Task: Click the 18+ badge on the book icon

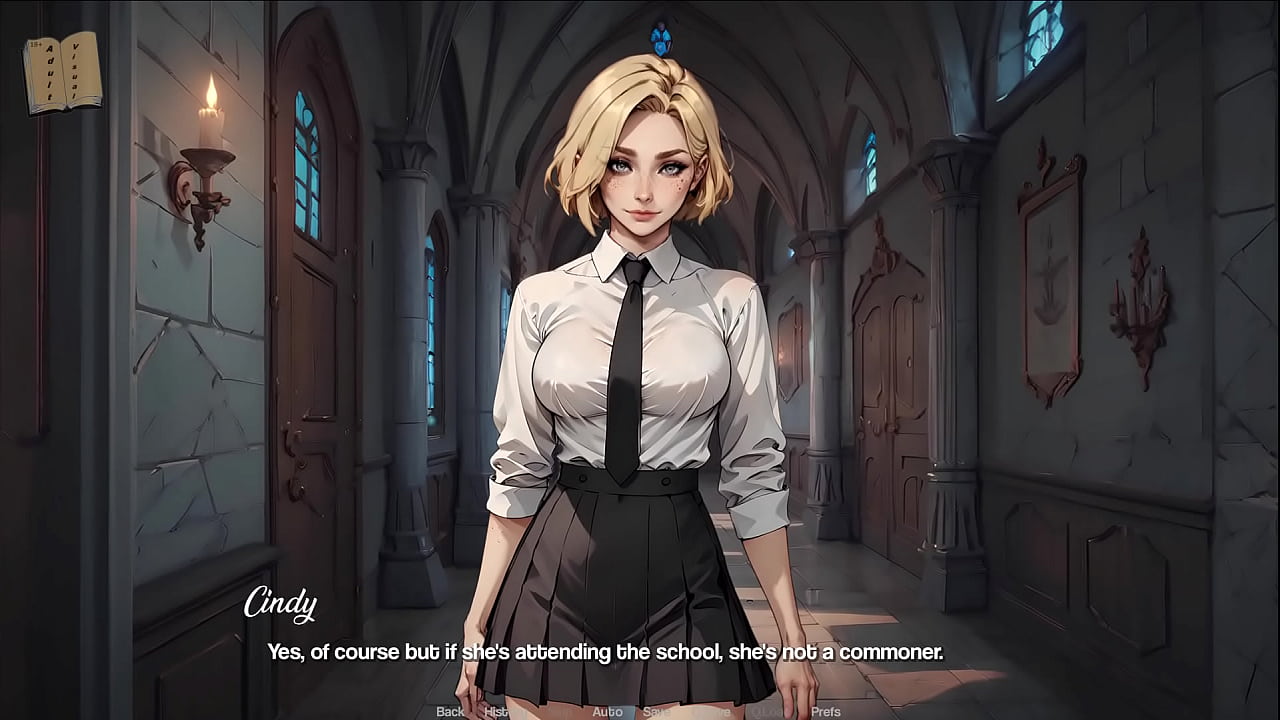Action: click(34, 46)
